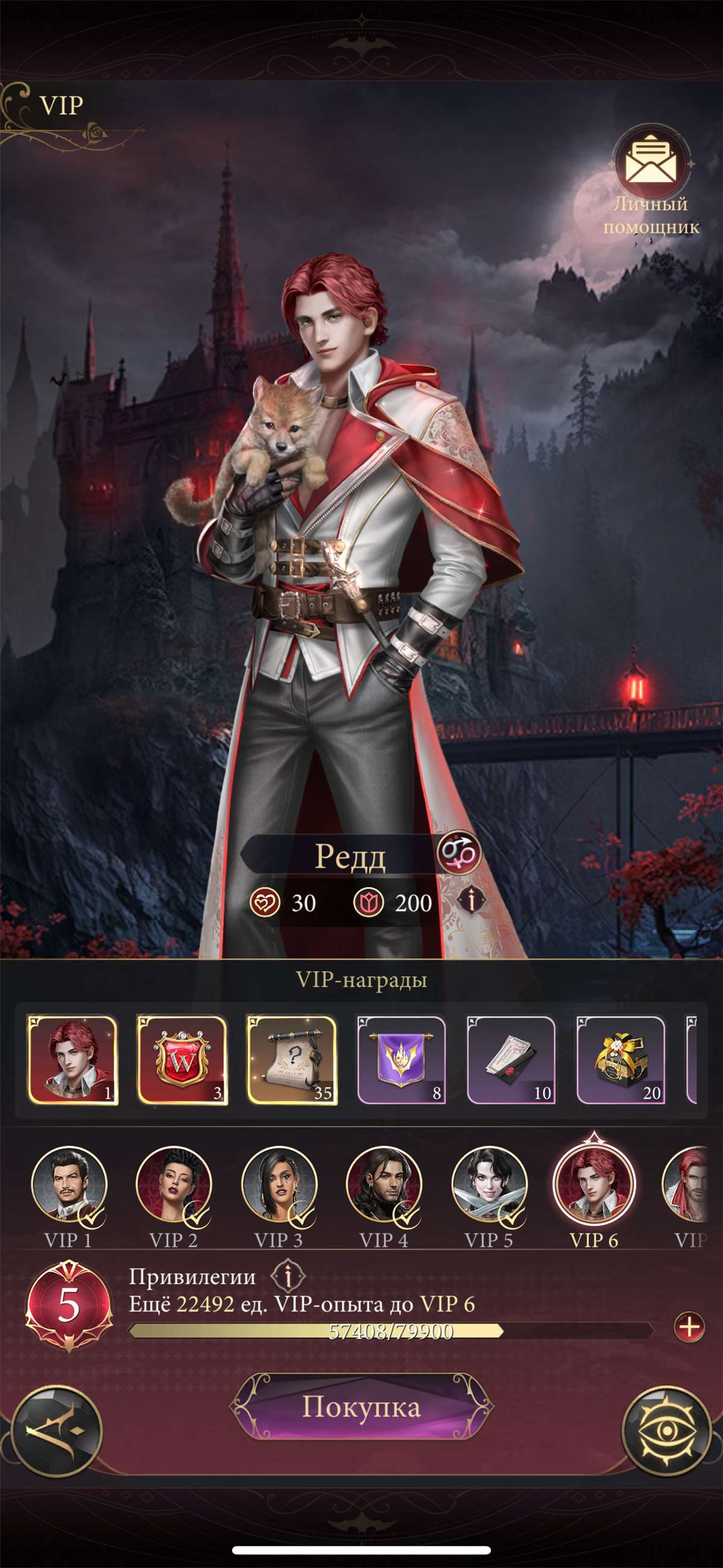The height and width of the screenshot is (1568, 723).
Task: Pick the sealed letter reward tile
Action: click(510, 1060)
